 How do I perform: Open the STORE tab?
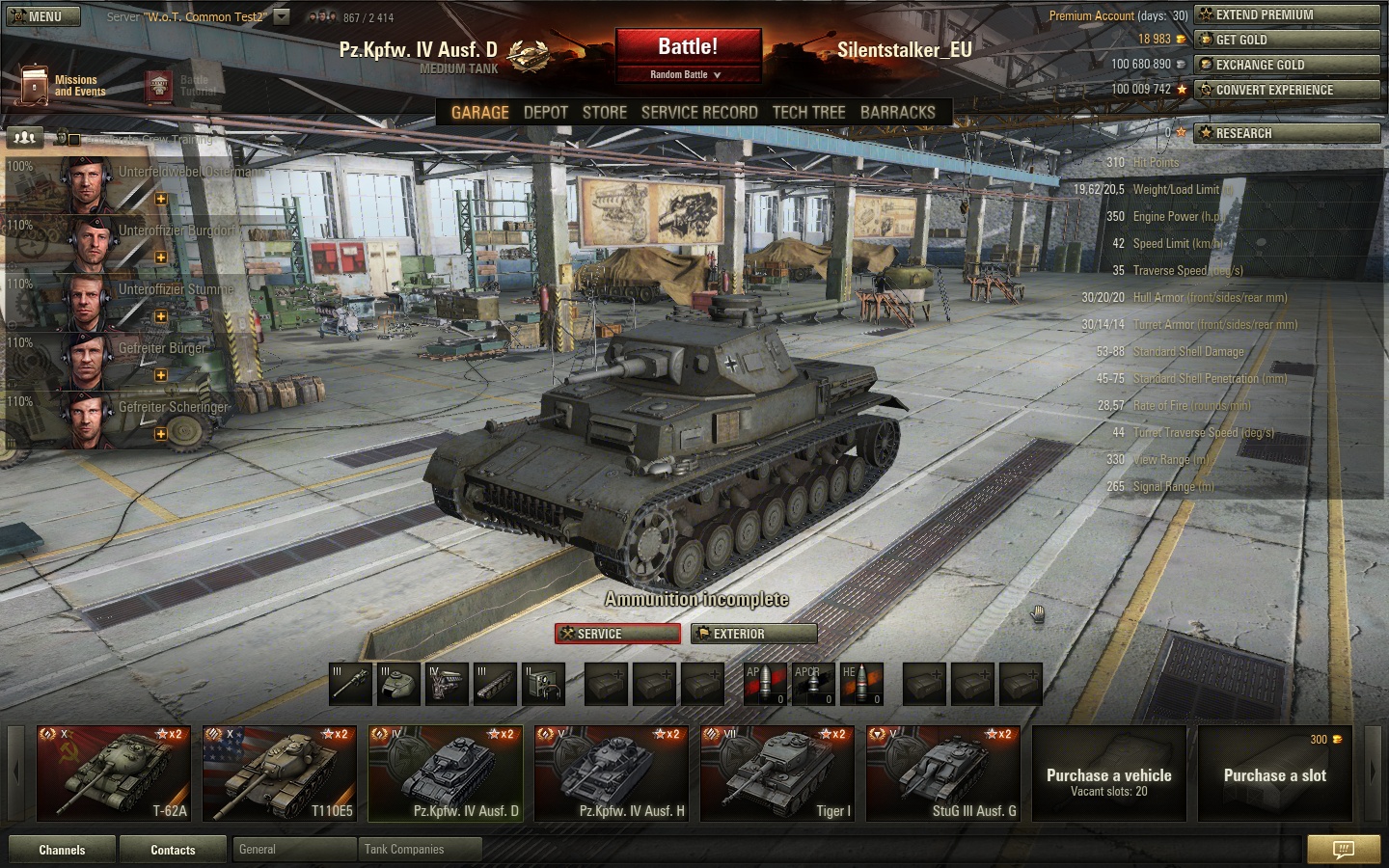[605, 112]
